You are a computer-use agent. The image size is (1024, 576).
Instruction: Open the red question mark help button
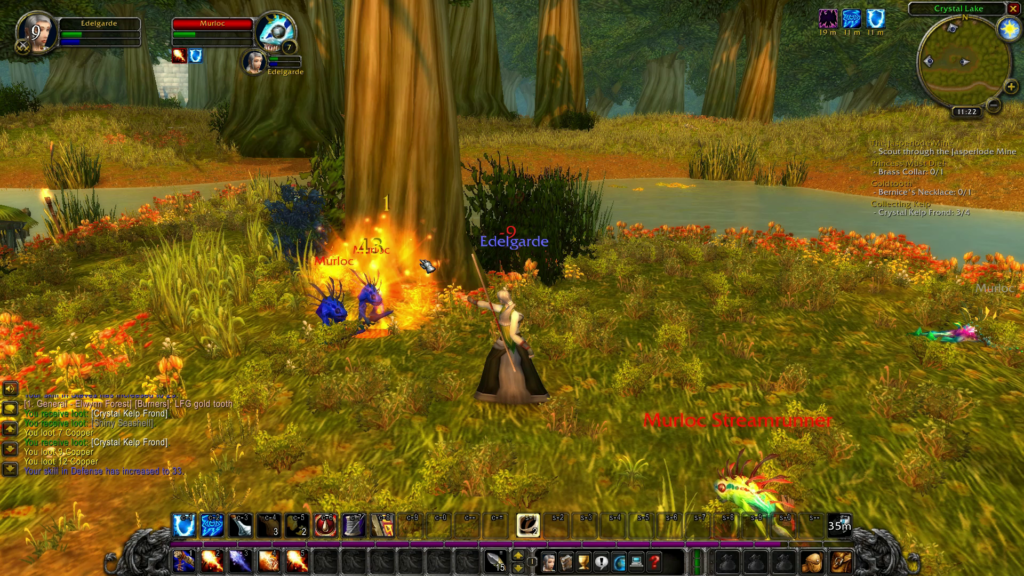(x=653, y=562)
